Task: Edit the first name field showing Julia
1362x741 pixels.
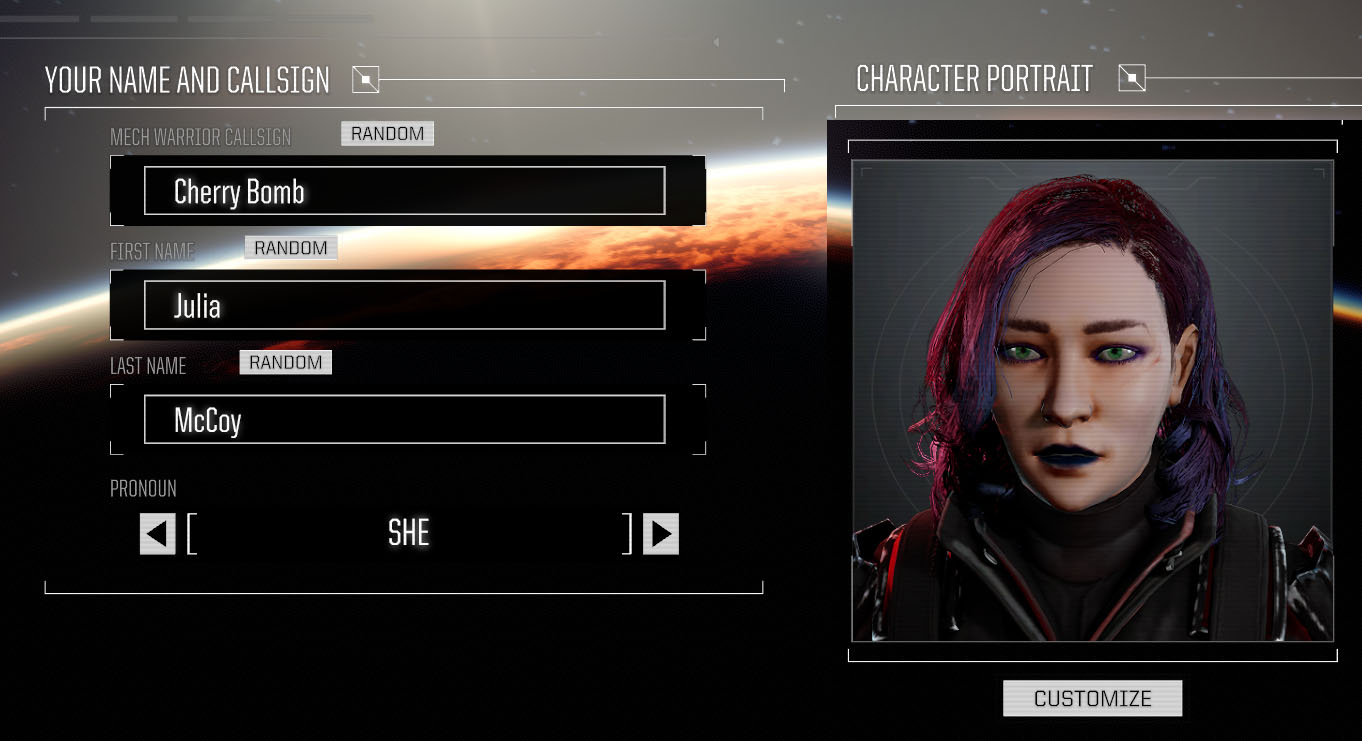Action: 404,305
